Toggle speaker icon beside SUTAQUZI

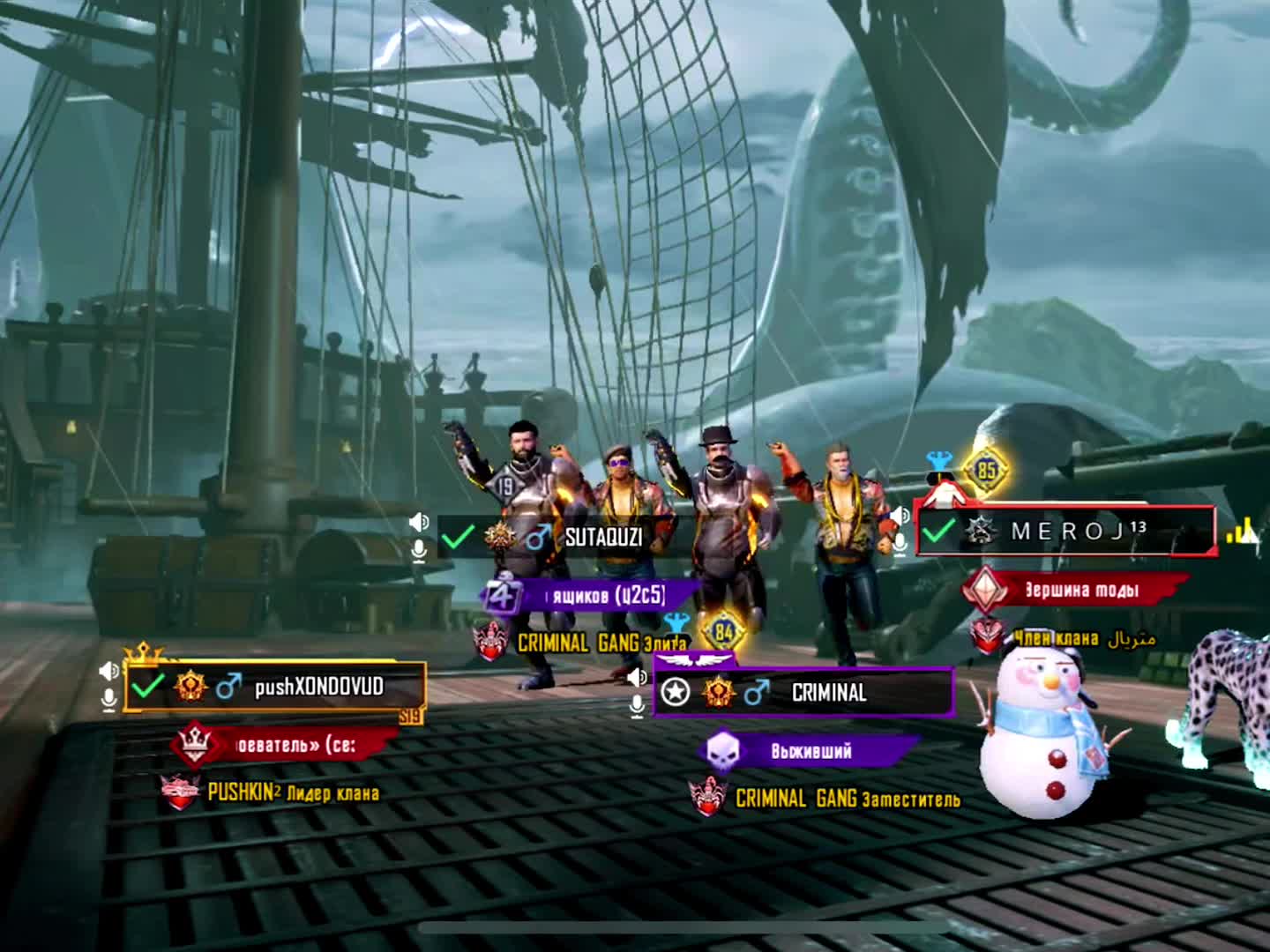419,522
